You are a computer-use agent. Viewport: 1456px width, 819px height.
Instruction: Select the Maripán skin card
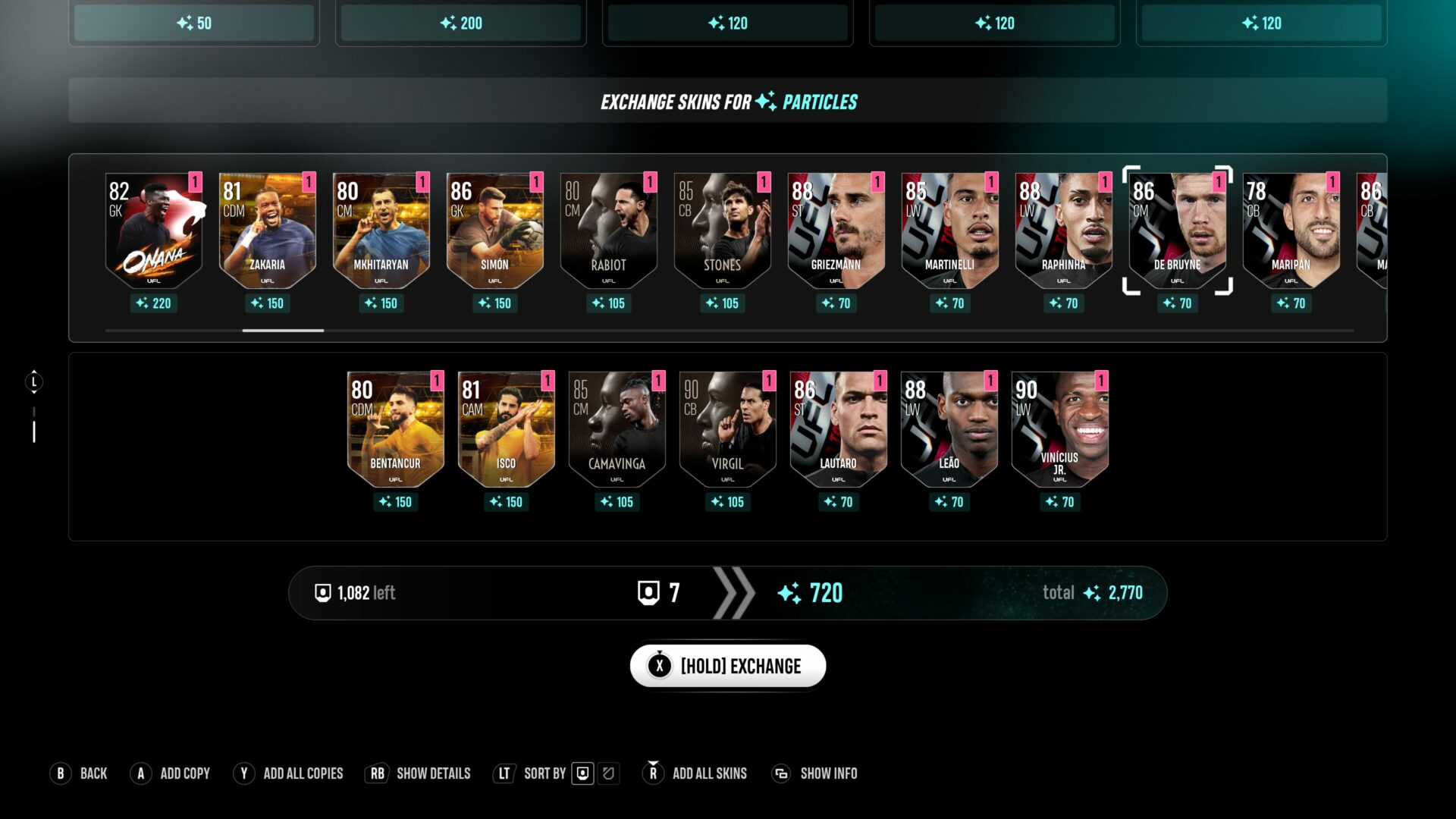(1291, 231)
